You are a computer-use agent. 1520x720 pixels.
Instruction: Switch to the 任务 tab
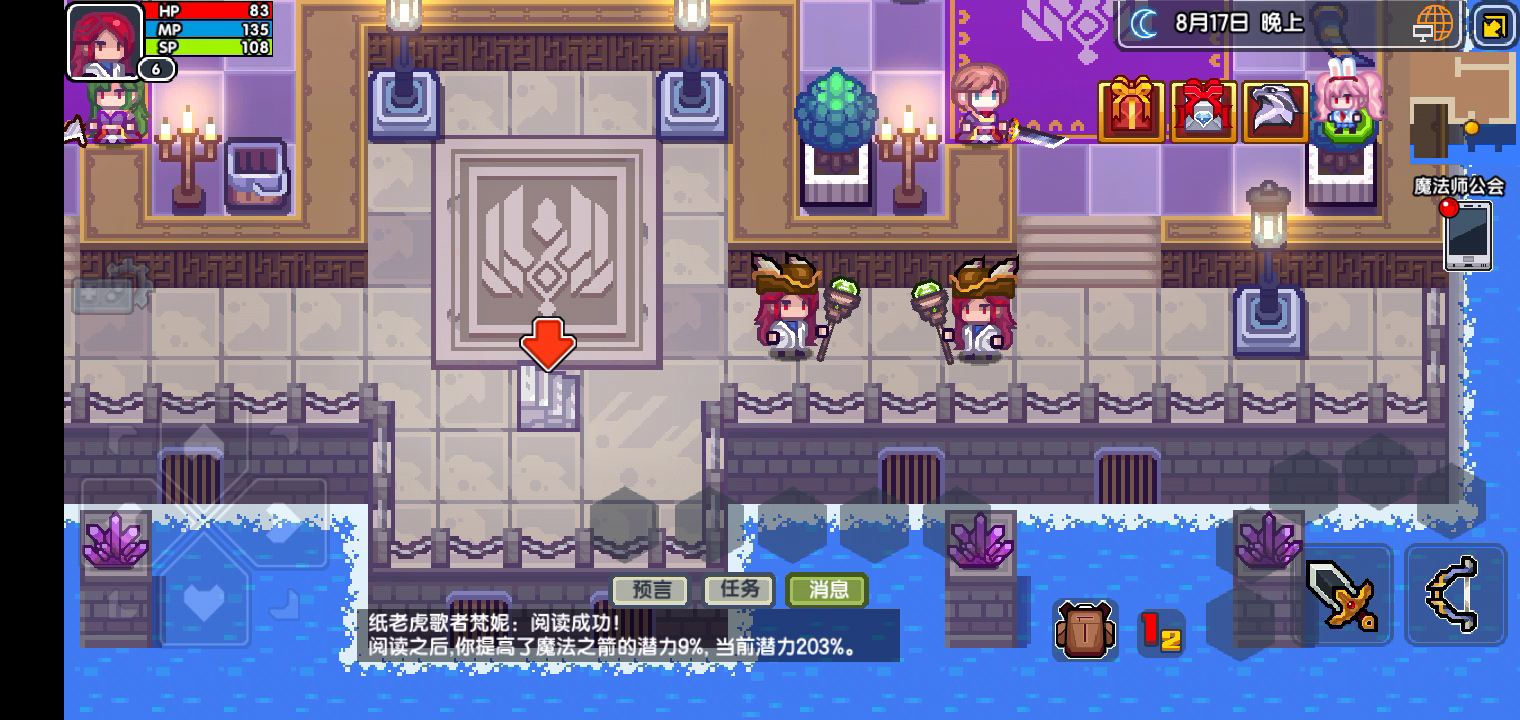737,590
